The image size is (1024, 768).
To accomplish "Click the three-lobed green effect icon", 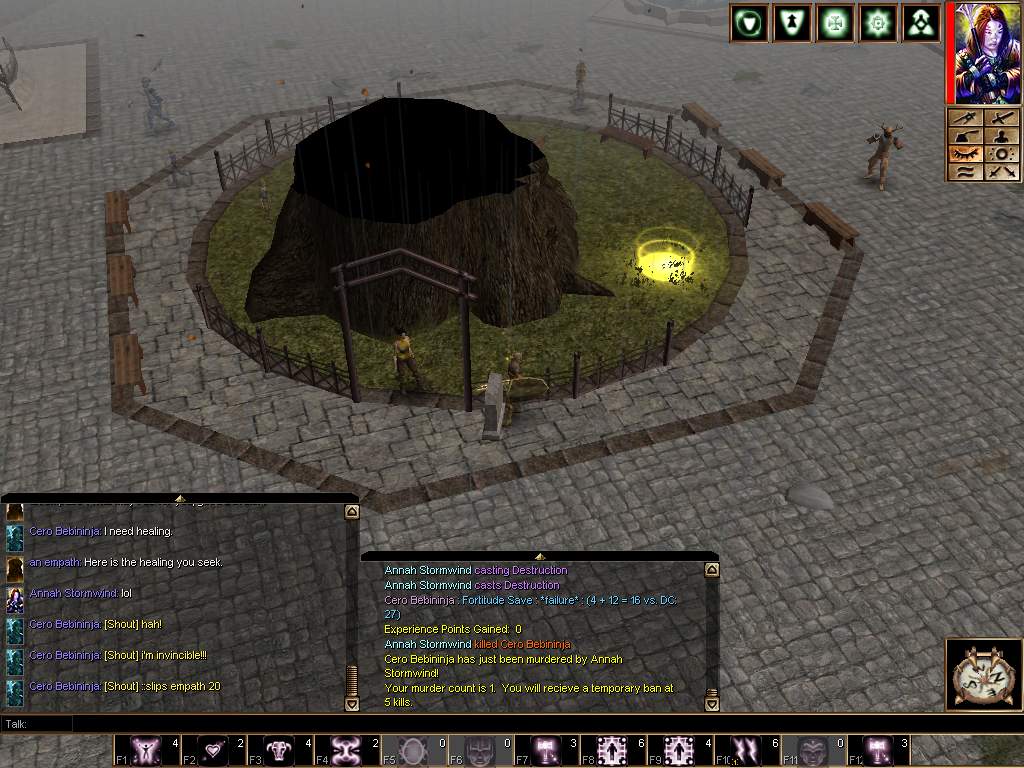I will (x=922, y=23).
